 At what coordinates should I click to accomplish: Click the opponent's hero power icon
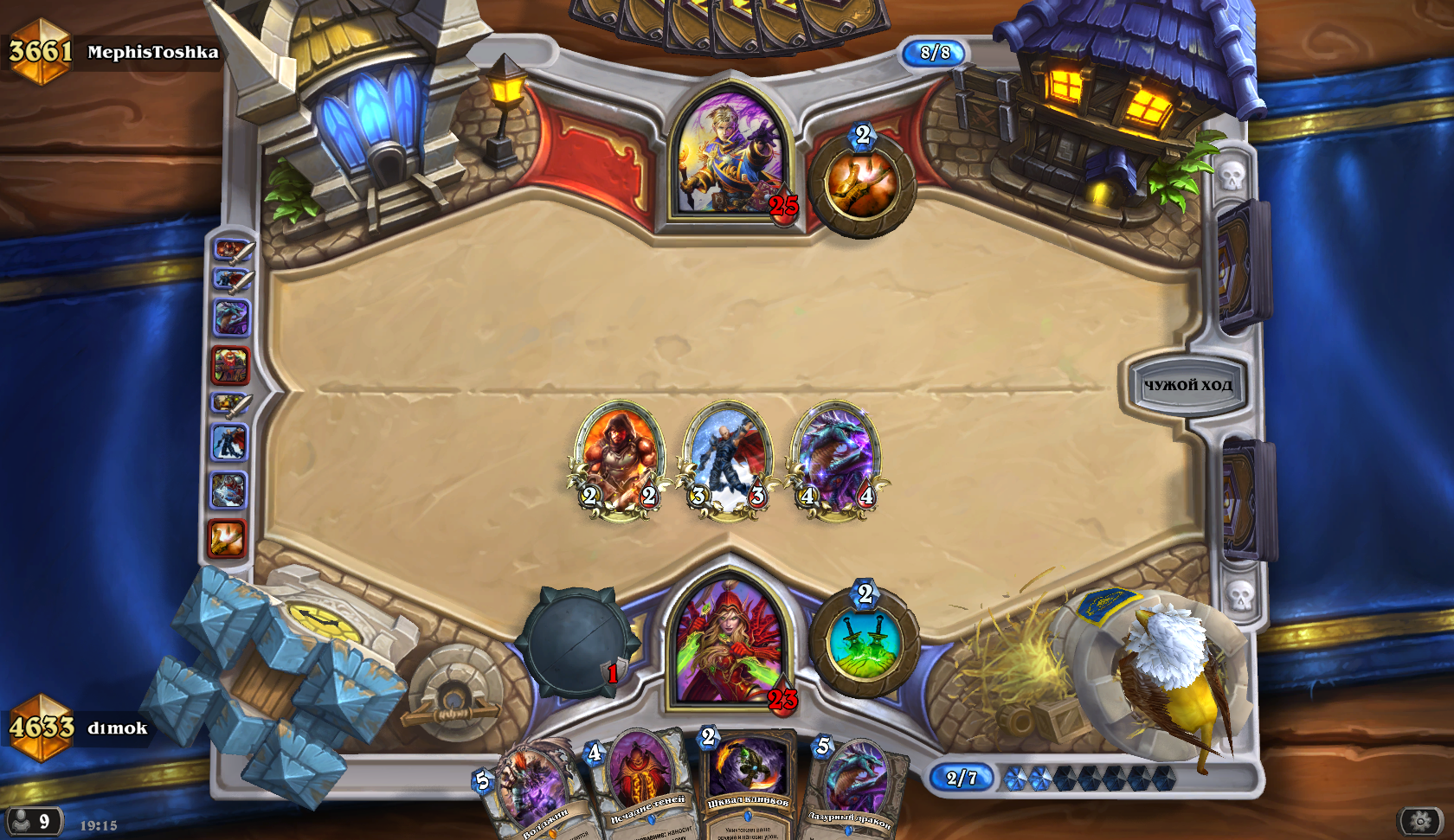(x=862, y=183)
